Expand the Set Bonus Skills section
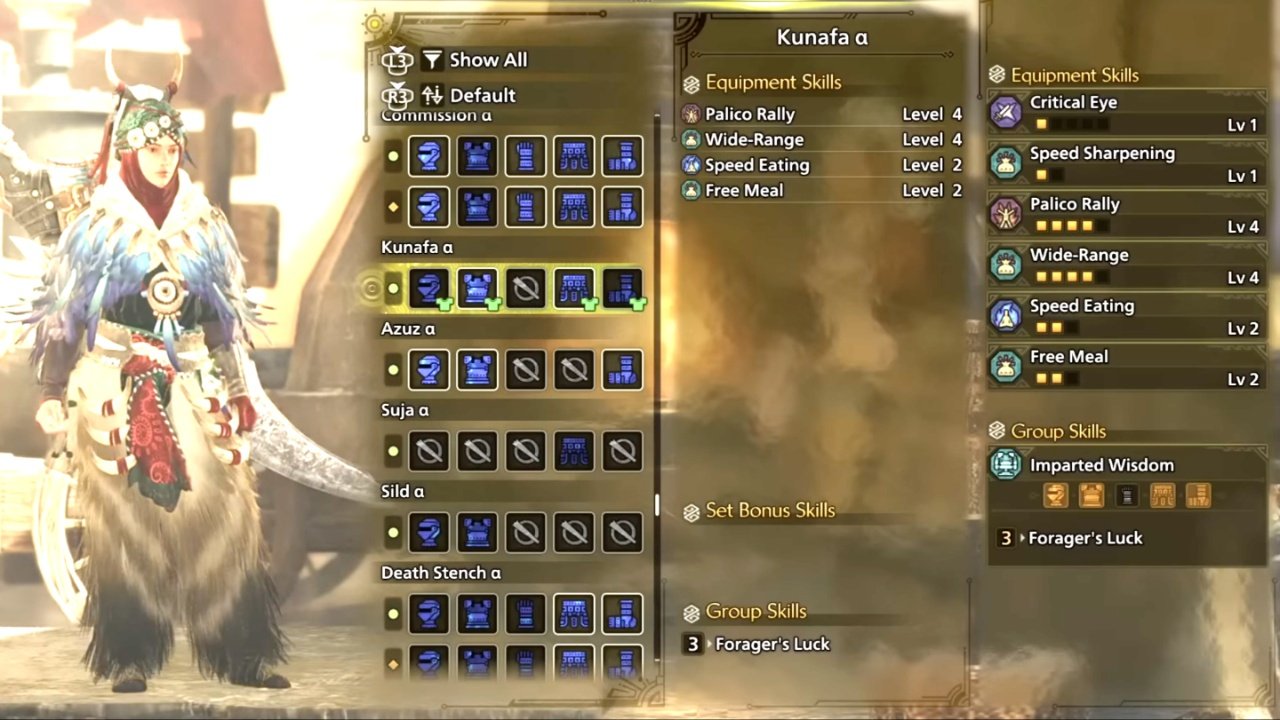 [x=770, y=510]
